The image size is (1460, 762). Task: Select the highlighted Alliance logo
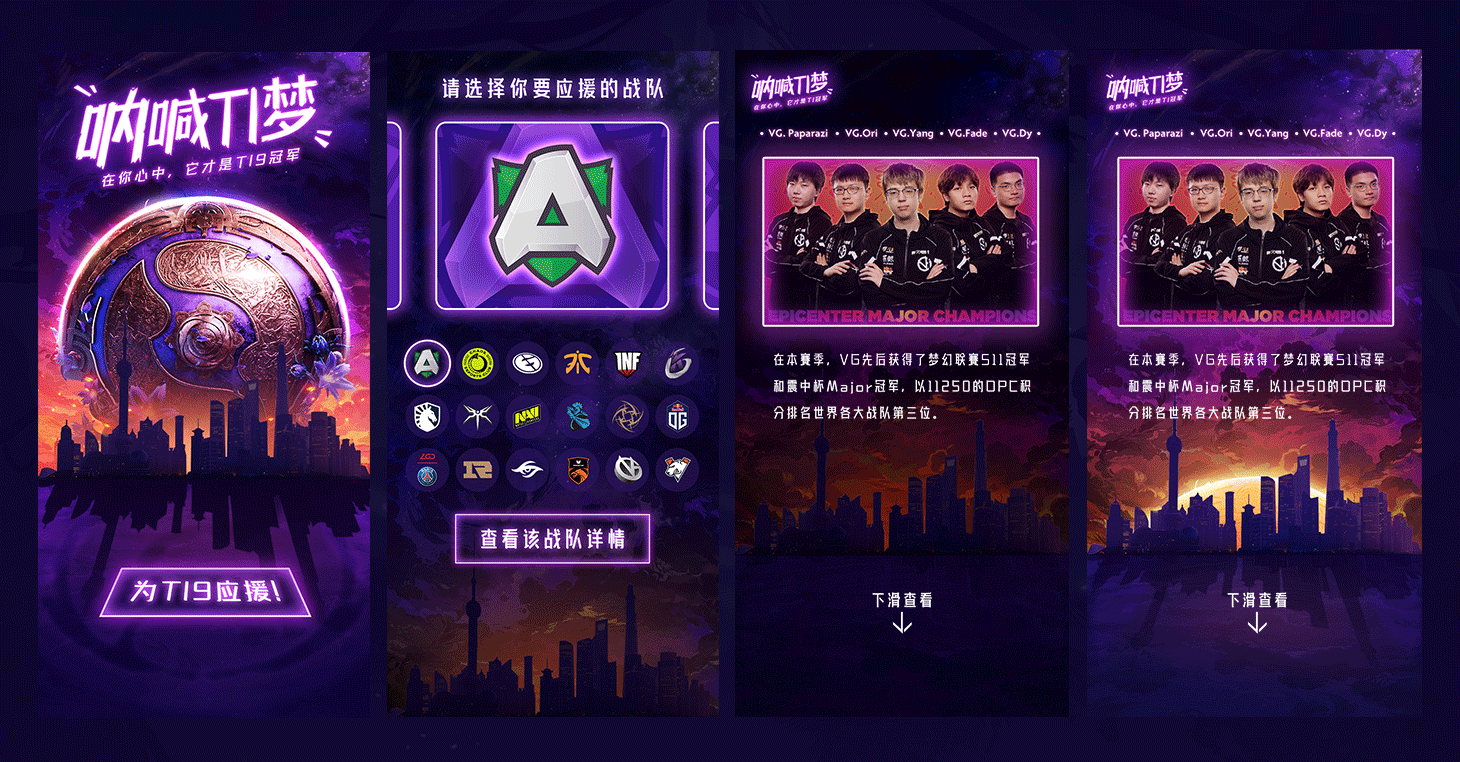(427, 363)
